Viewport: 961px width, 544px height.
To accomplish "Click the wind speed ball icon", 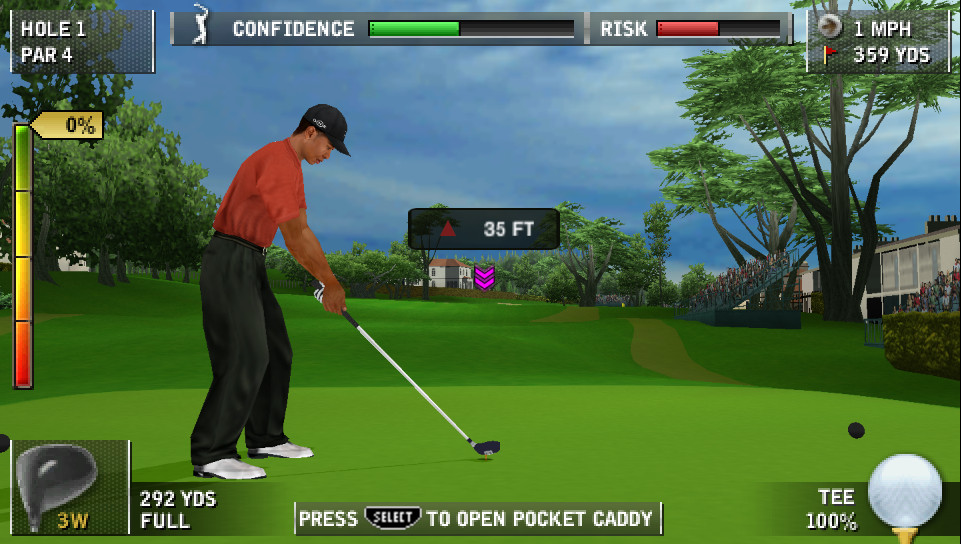I will pyautogui.click(x=830, y=27).
